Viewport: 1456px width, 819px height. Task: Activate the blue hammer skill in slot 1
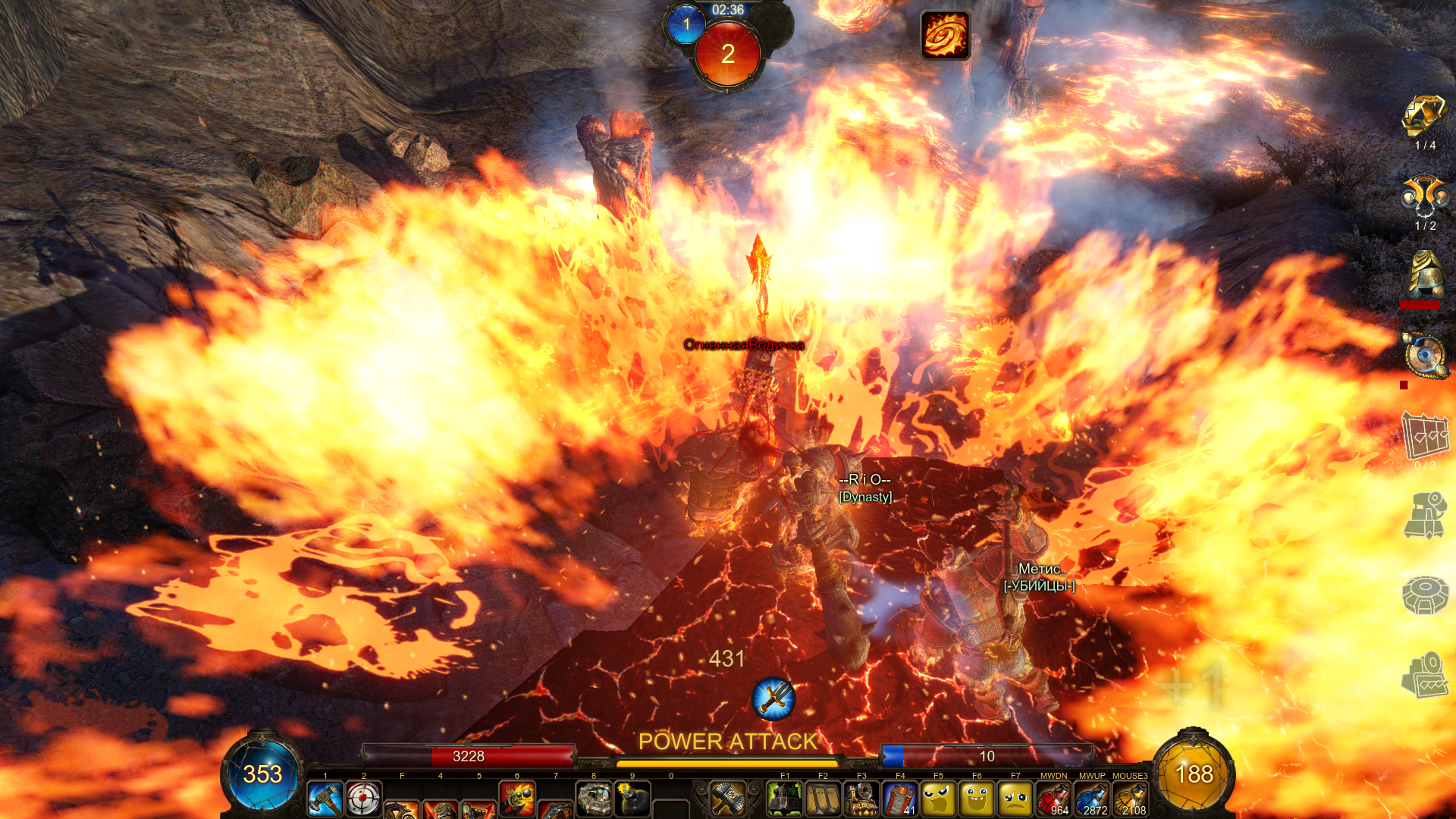click(x=325, y=799)
